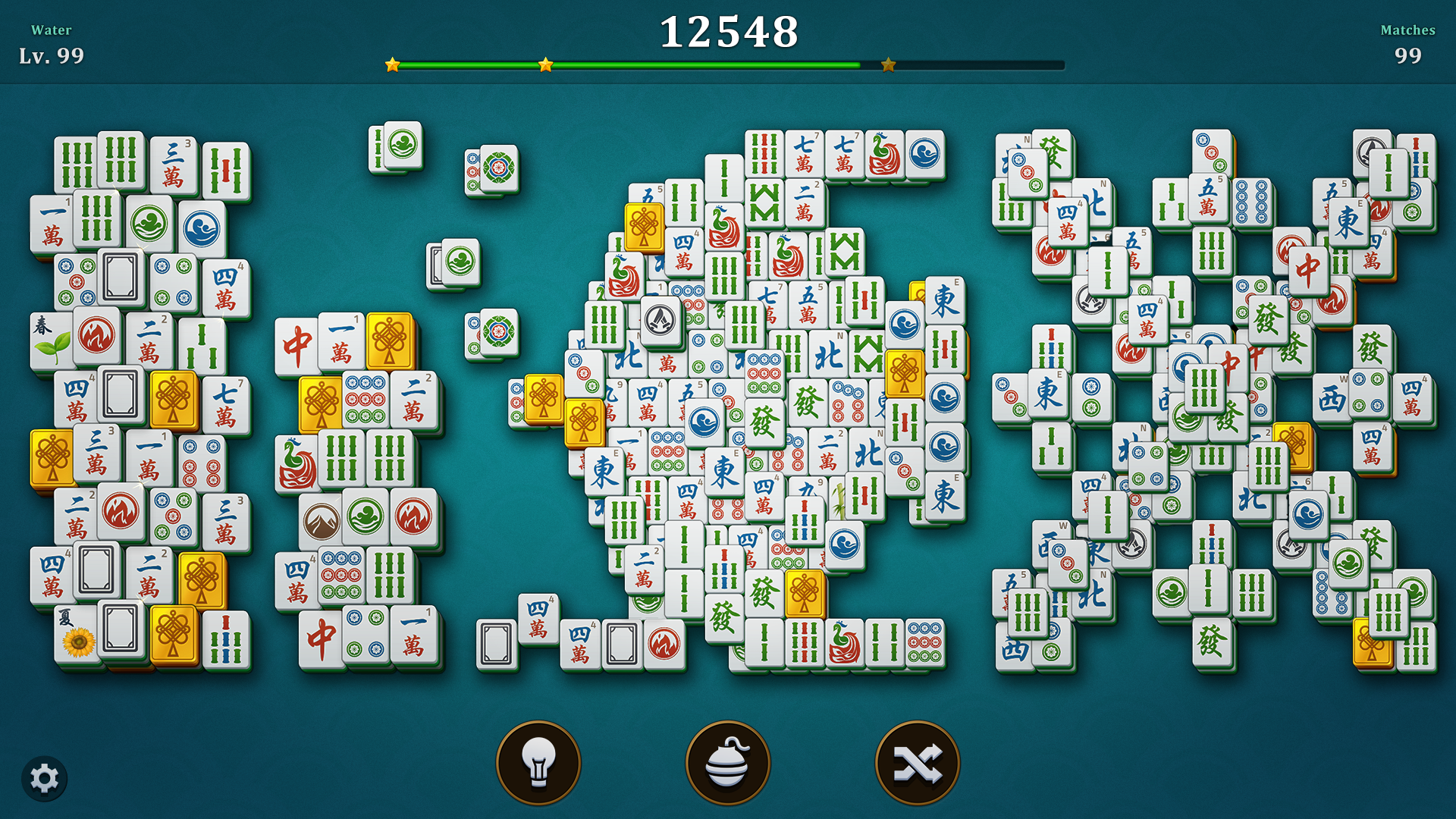Open the settings gear
Screen dimensions: 1456x819
pos(45,777)
